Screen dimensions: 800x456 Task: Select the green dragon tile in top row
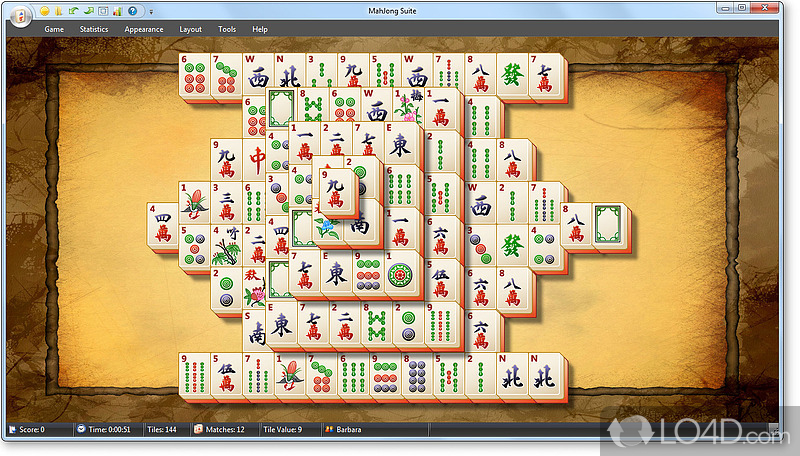click(x=513, y=77)
